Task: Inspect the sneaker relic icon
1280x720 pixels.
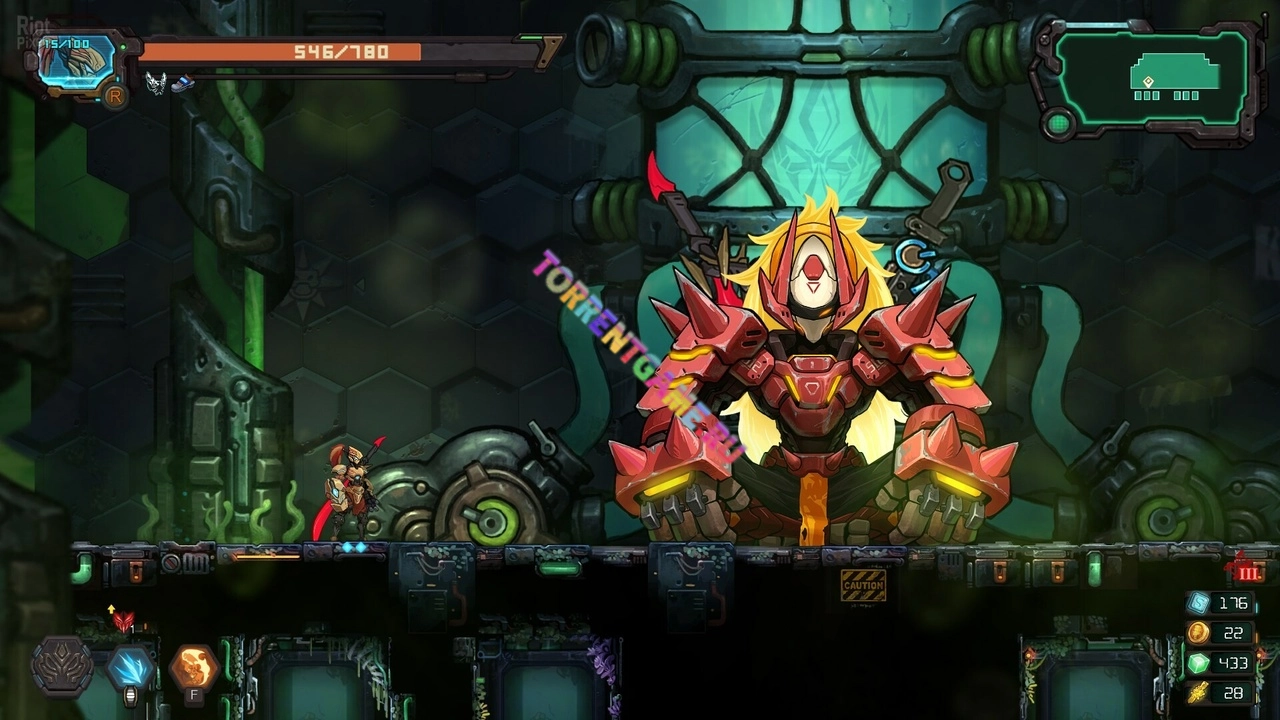Action: (x=182, y=84)
